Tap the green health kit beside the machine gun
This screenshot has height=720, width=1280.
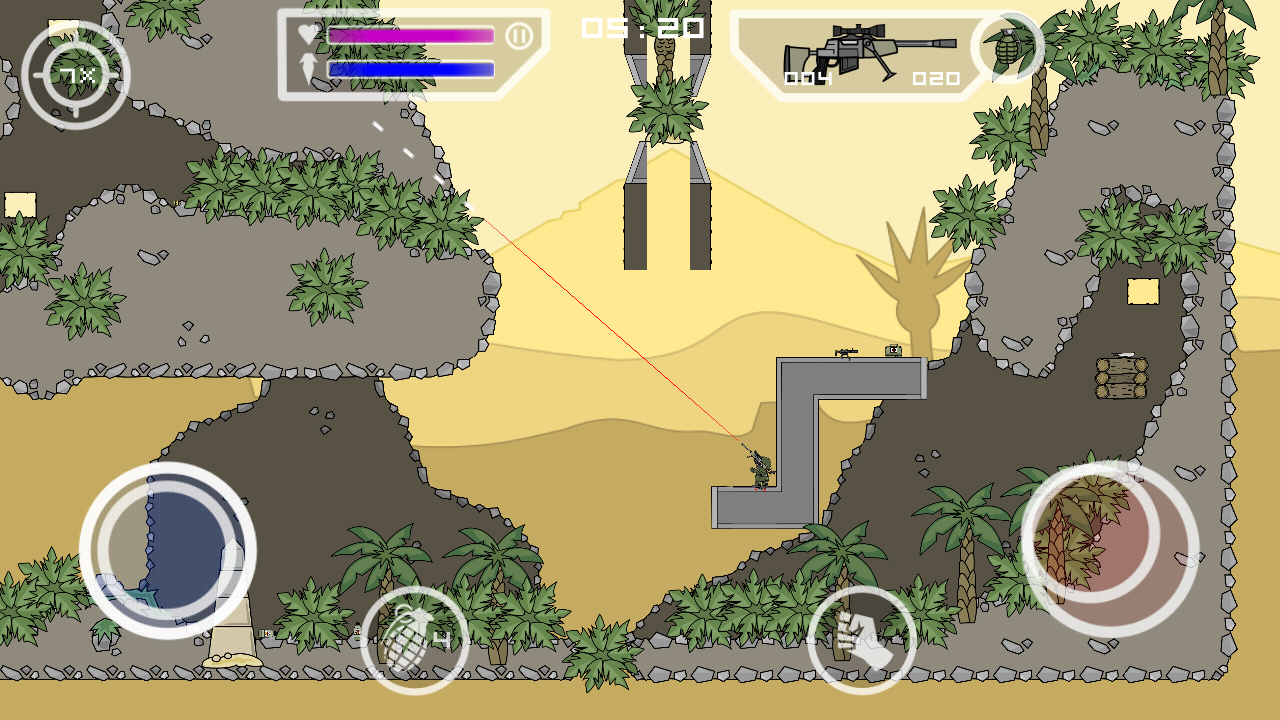pos(893,350)
